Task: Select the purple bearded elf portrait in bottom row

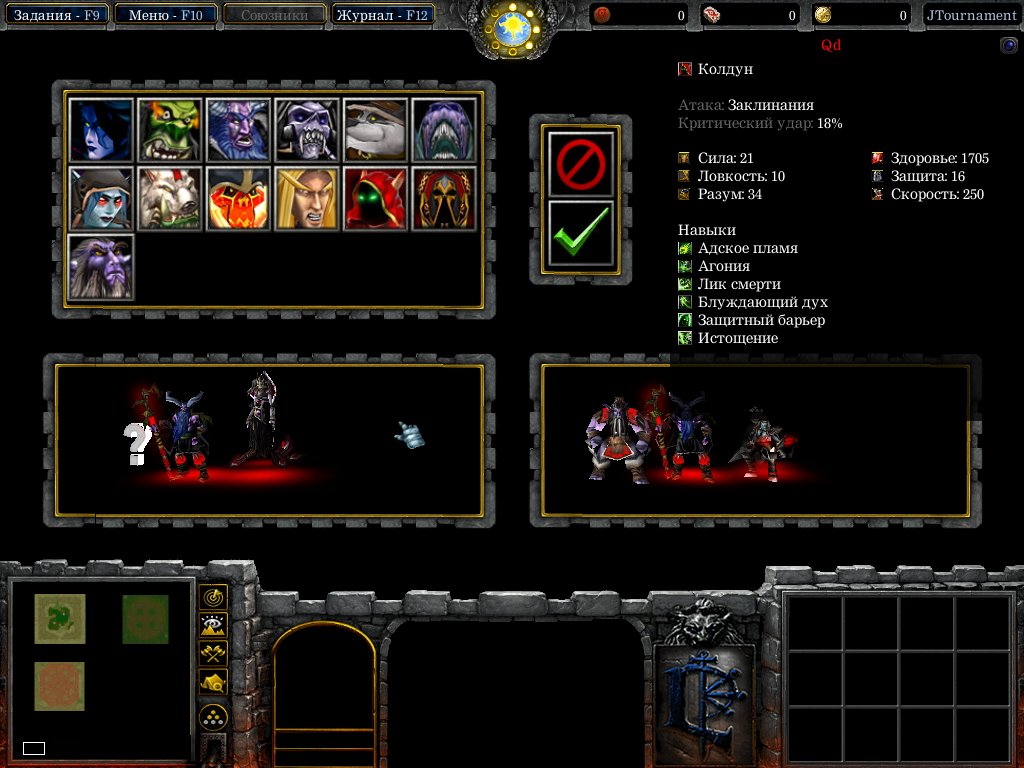Action: pyautogui.click(x=101, y=266)
